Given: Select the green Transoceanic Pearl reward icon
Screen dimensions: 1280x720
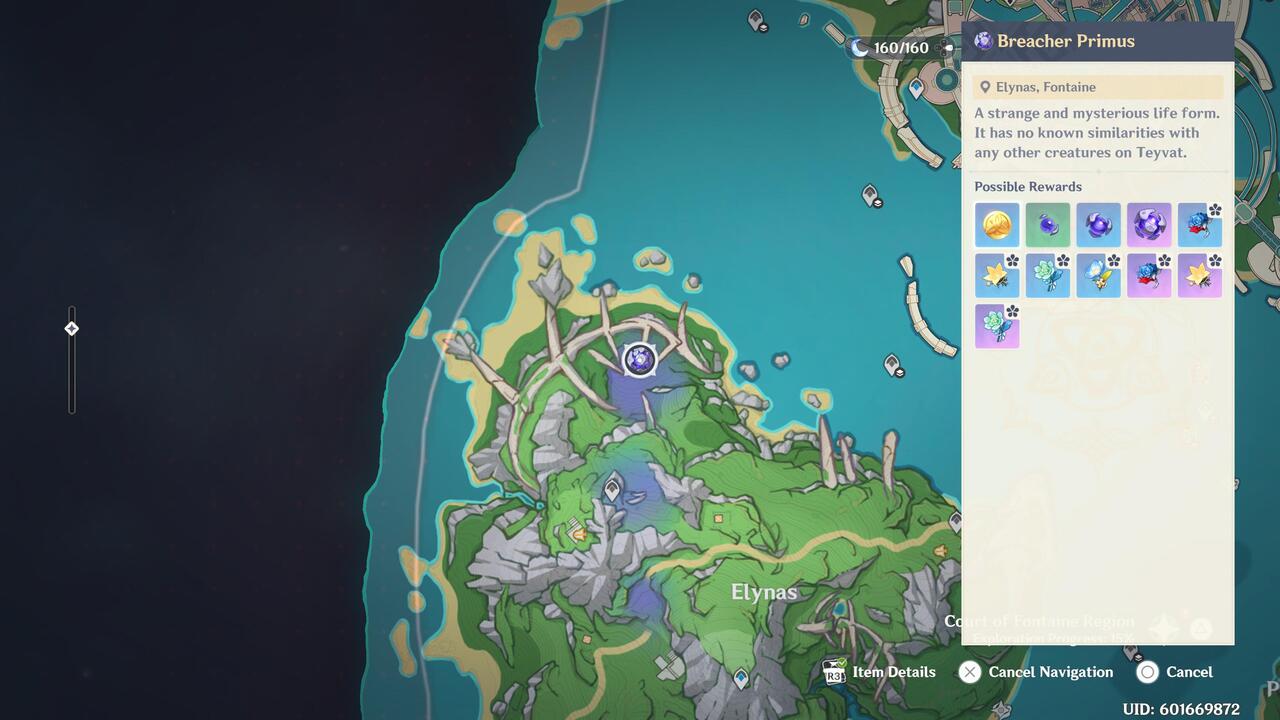Looking at the screenshot, I should pos(1048,225).
